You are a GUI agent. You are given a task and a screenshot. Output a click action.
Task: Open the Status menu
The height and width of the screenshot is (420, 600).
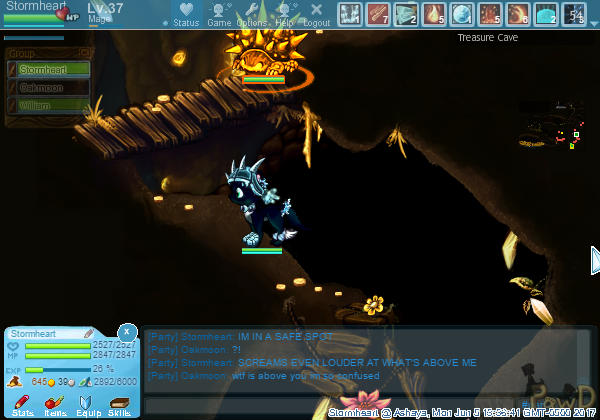coord(185,14)
